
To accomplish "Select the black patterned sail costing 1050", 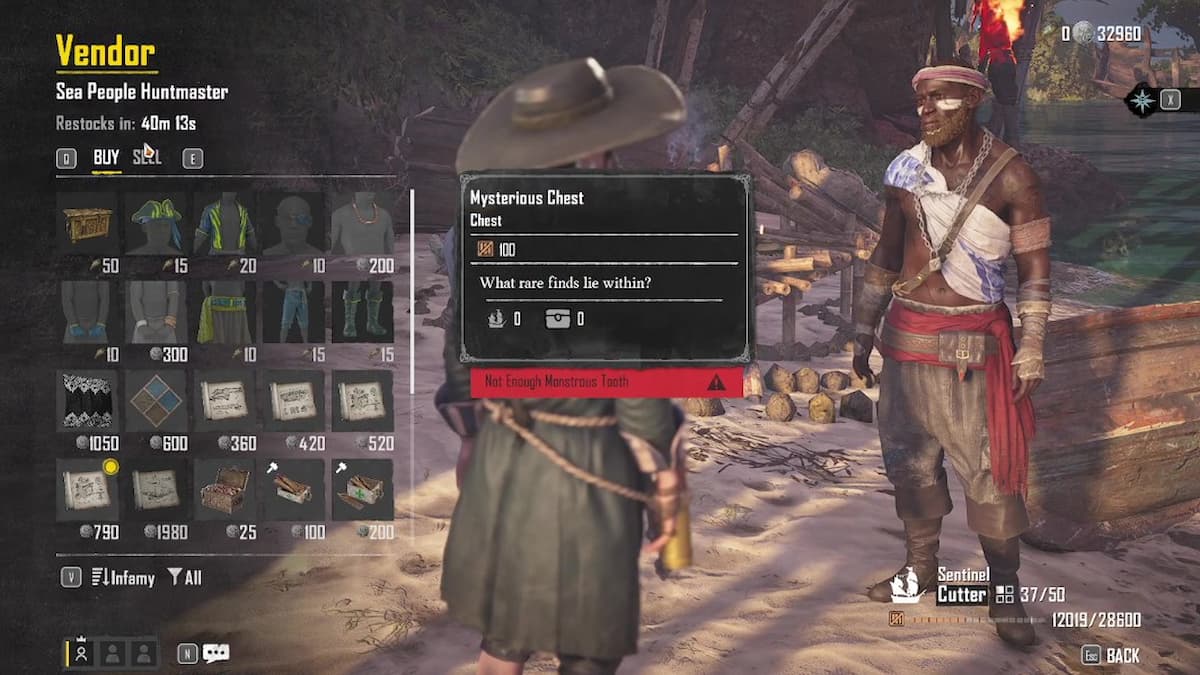I will 87,400.
